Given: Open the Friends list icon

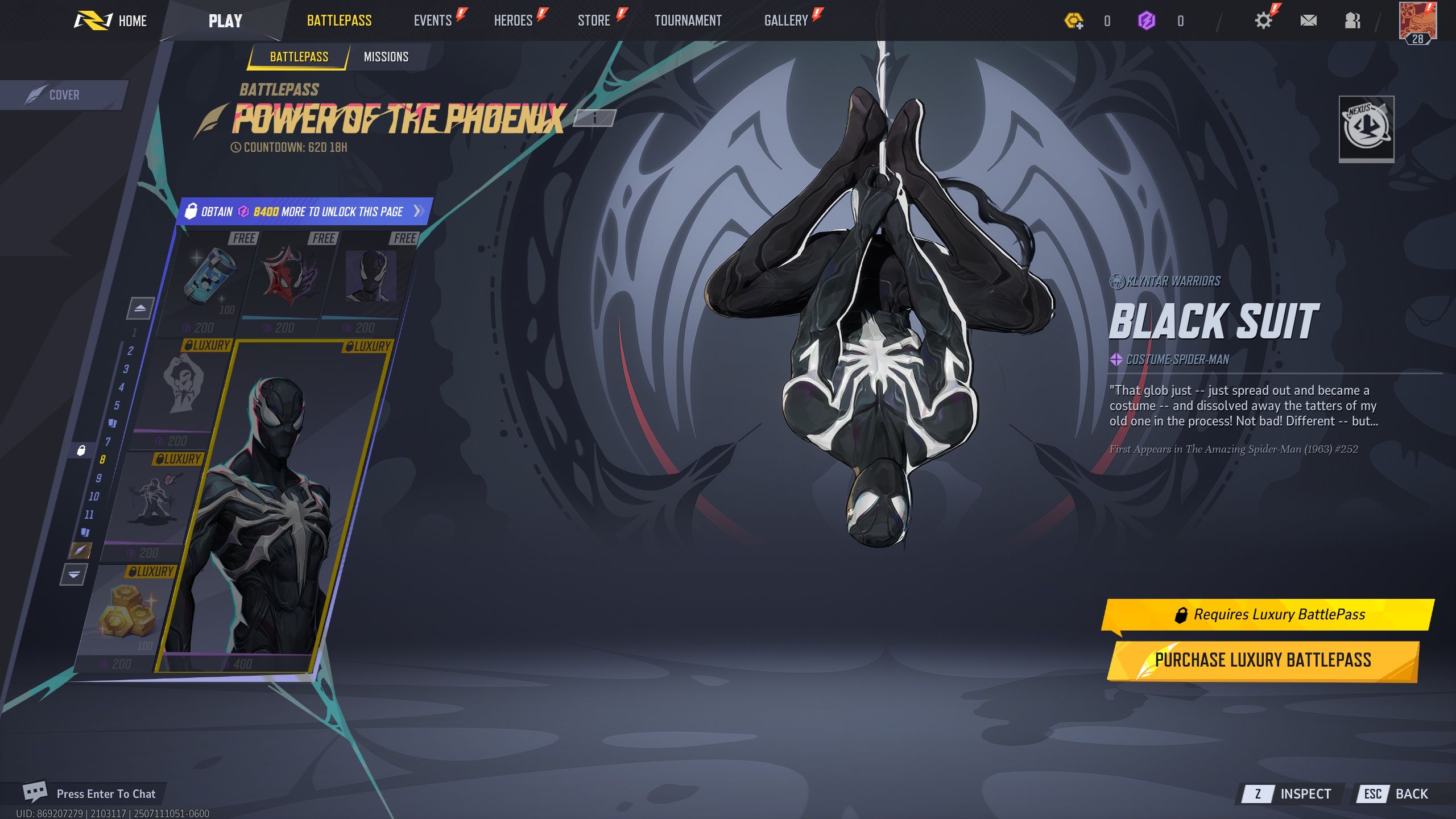Looking at the screenshot, I should (1352, 20).
